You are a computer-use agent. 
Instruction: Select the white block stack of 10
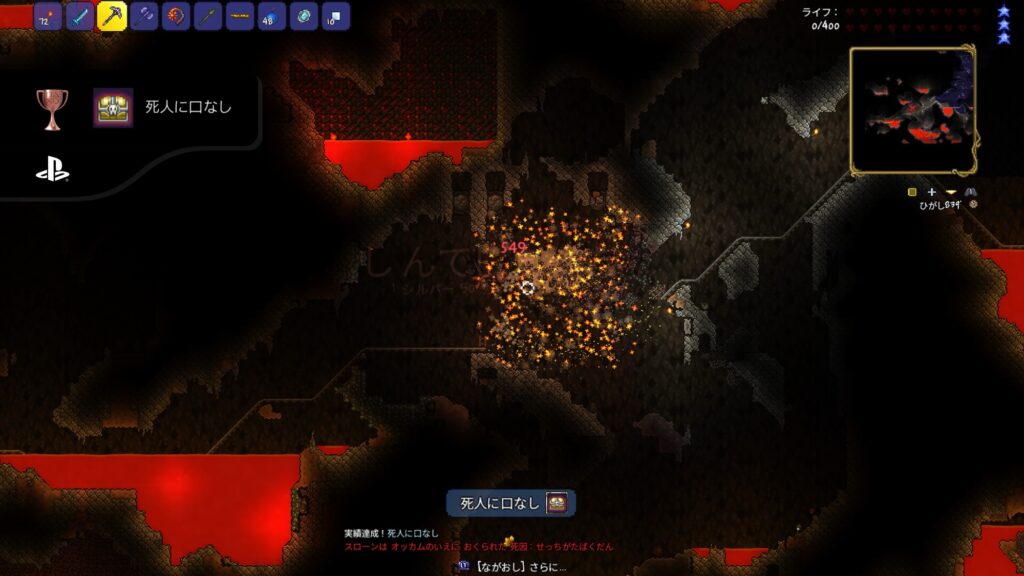(x=335, y=17)
